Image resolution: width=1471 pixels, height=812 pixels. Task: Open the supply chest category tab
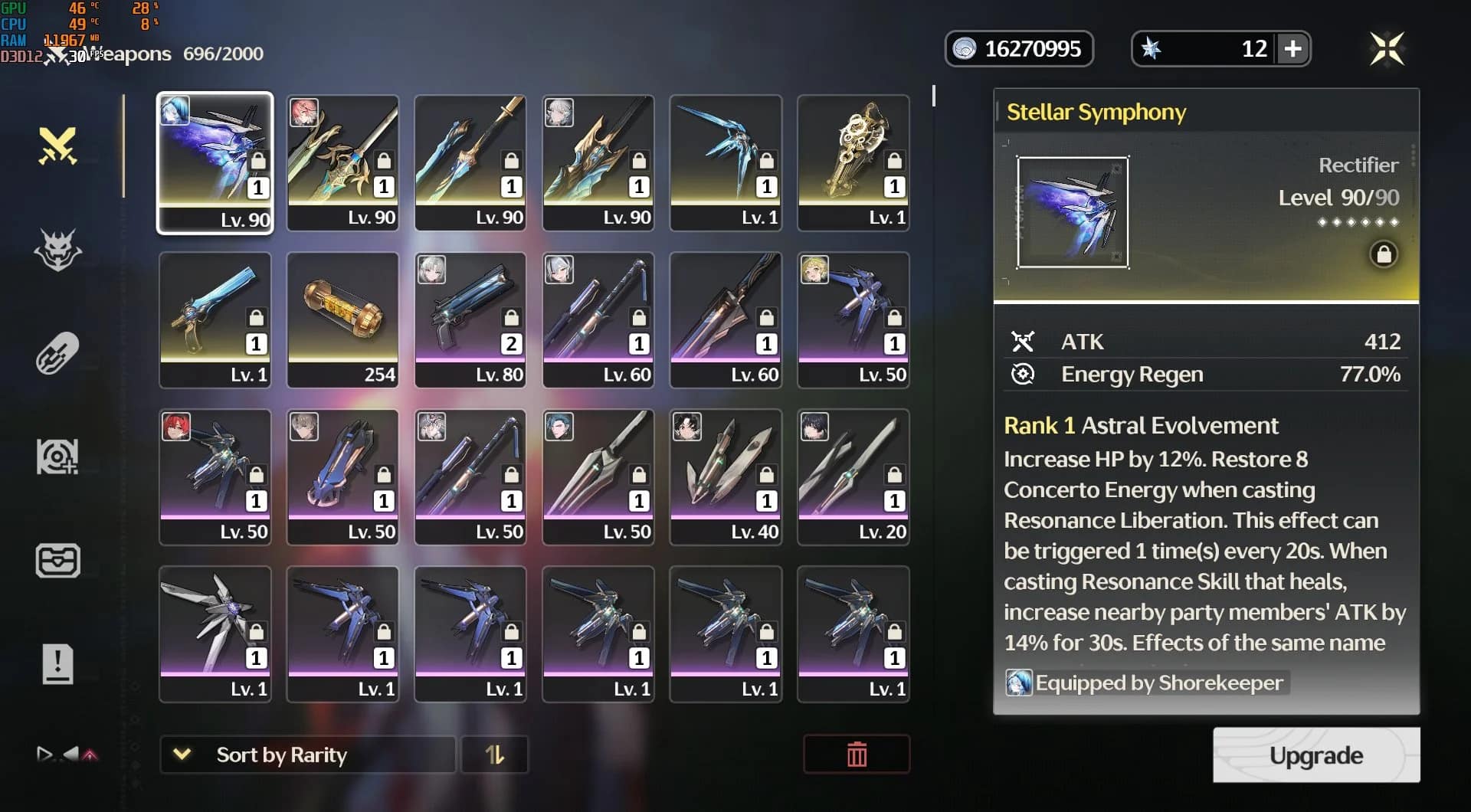(58, 561)
